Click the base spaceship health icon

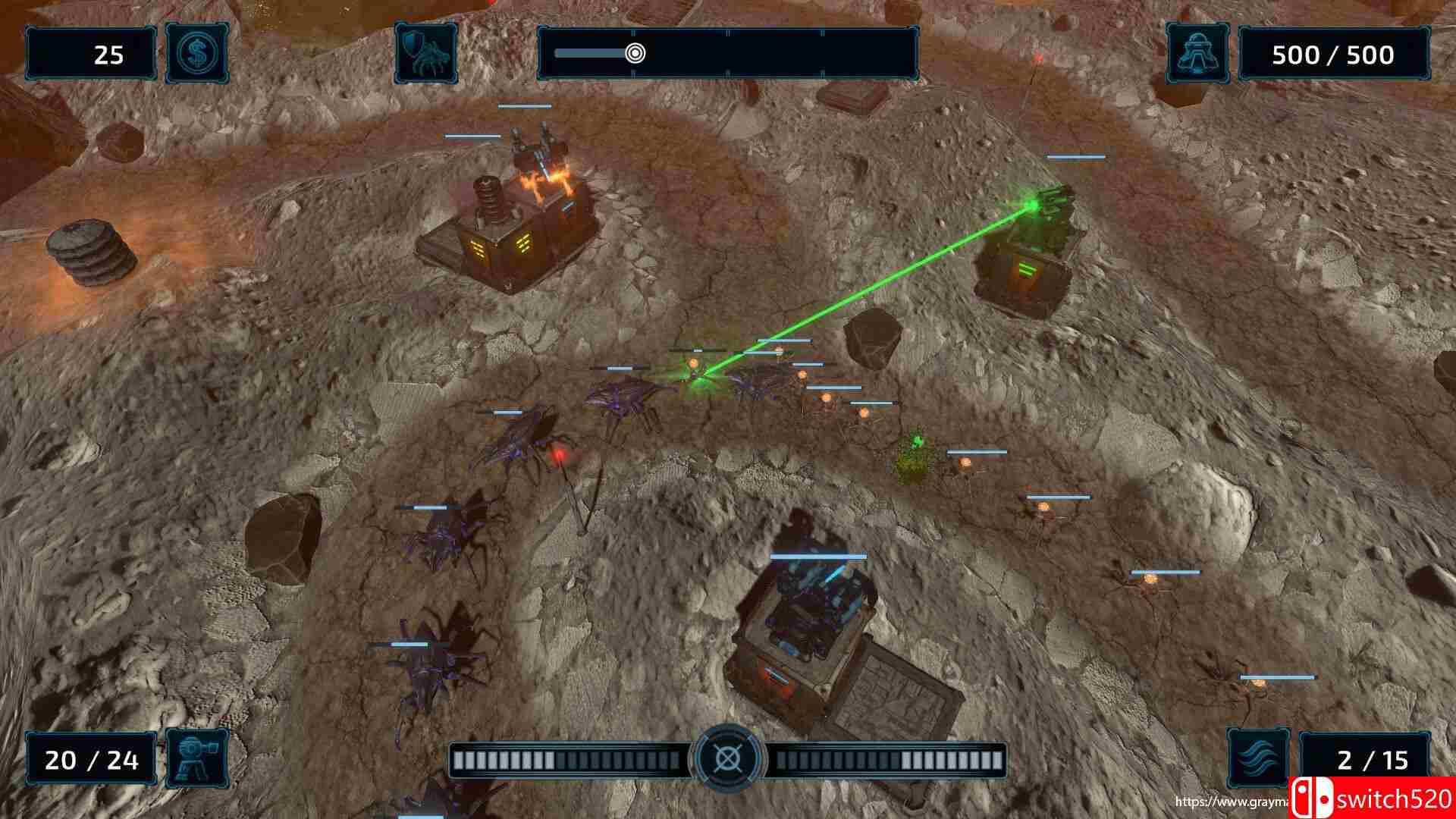(1197, 54)
